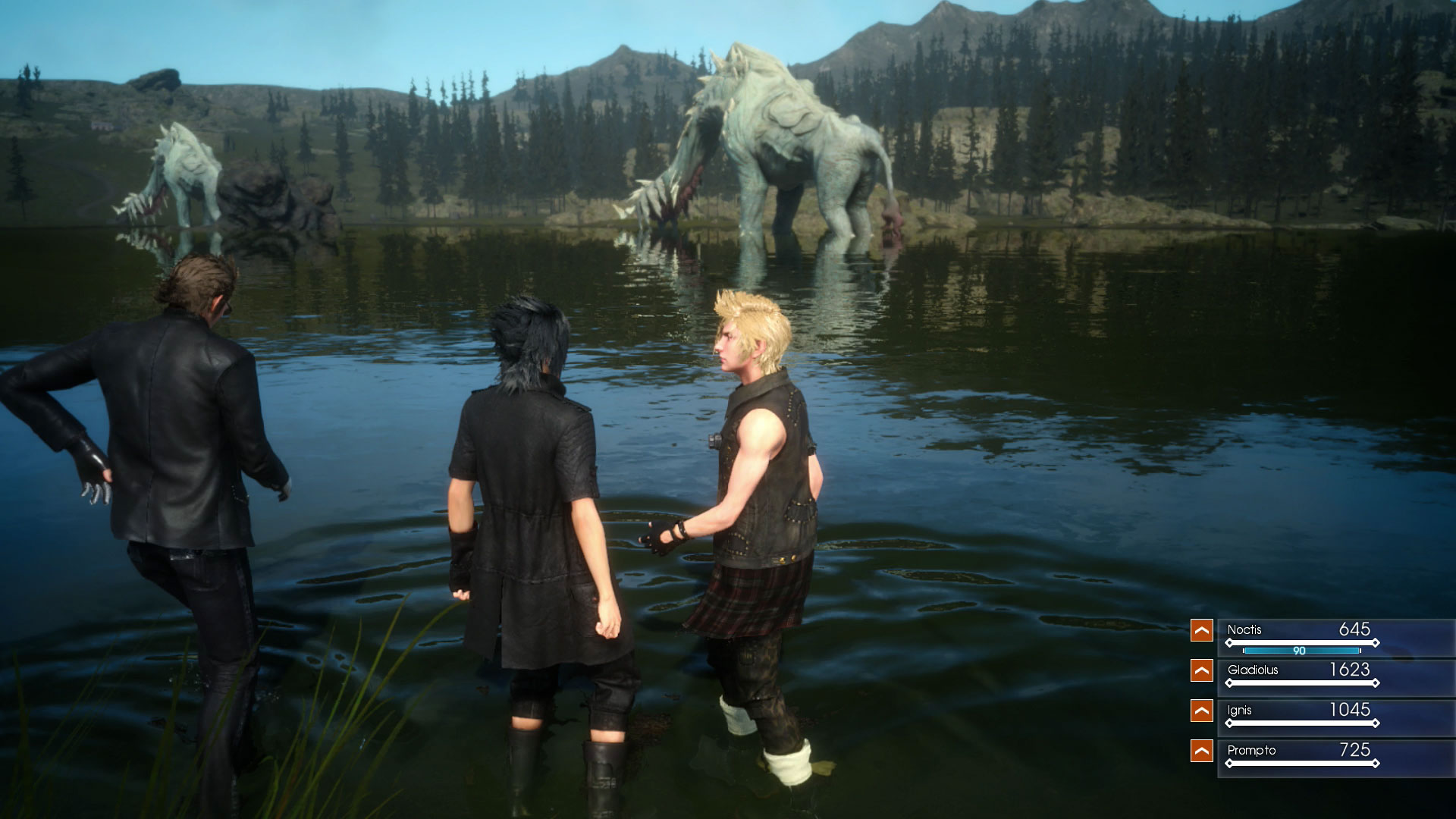Choose the orange chevron icon next to Prompto
Screen dimensions: 1456x819
pyautogui.click(x=1201, y=751)
